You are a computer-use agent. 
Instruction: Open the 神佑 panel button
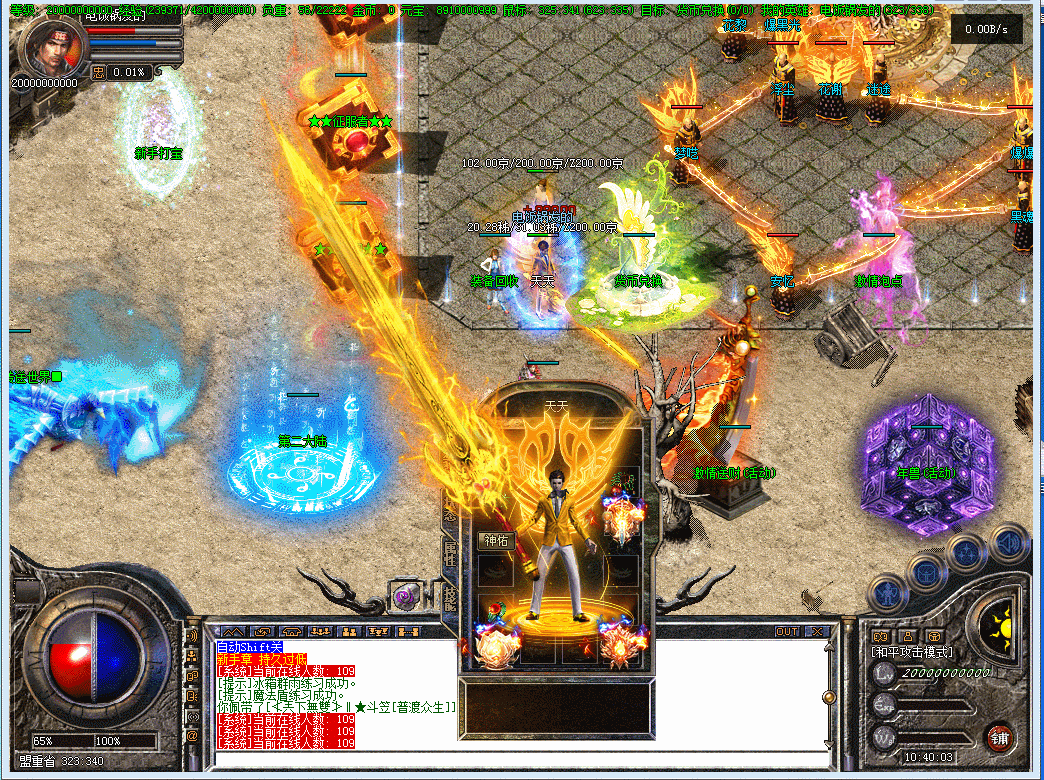click(497, 541)
